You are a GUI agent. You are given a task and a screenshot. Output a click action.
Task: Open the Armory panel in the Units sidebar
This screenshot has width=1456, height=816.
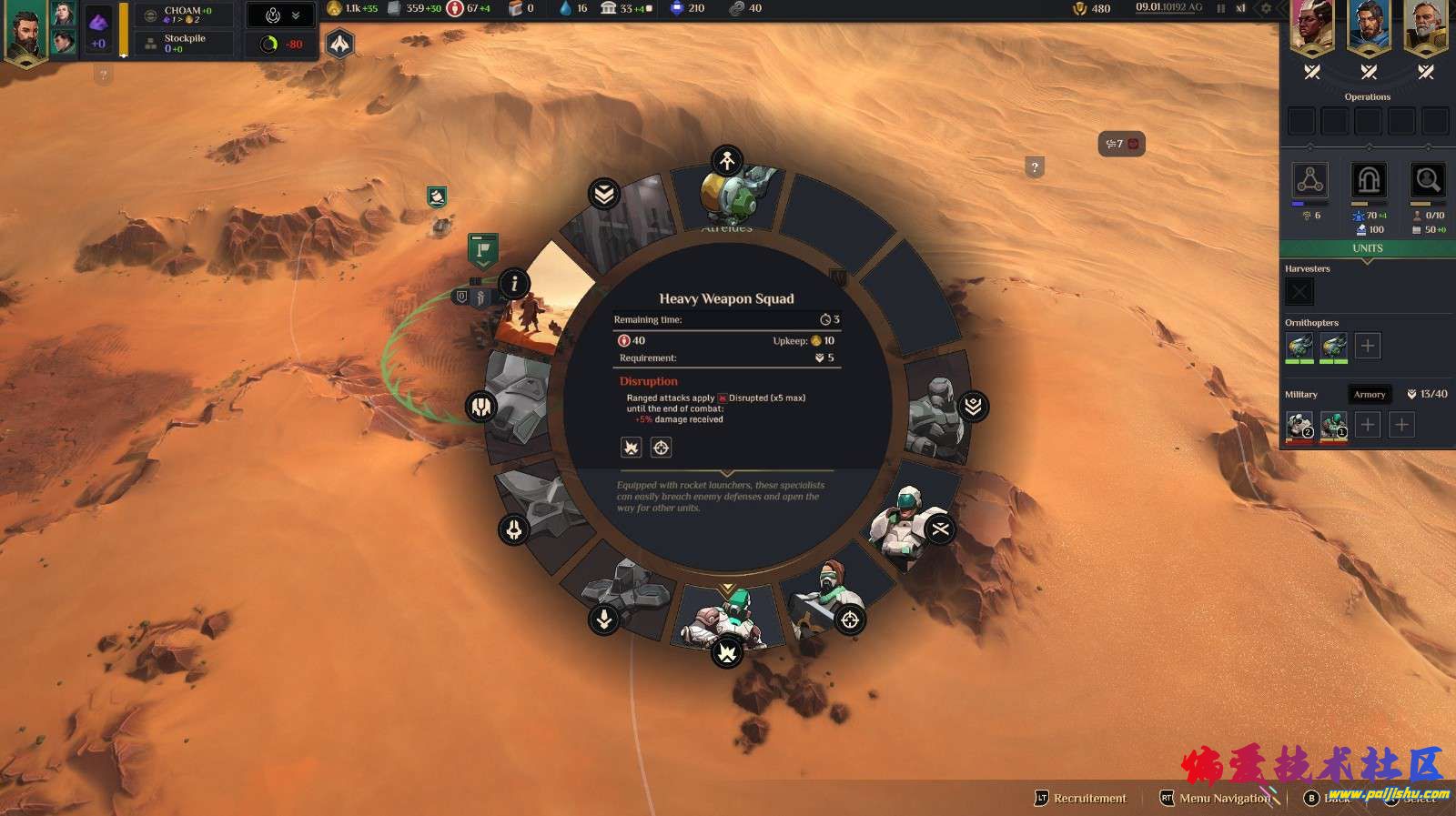point(1370,394)
